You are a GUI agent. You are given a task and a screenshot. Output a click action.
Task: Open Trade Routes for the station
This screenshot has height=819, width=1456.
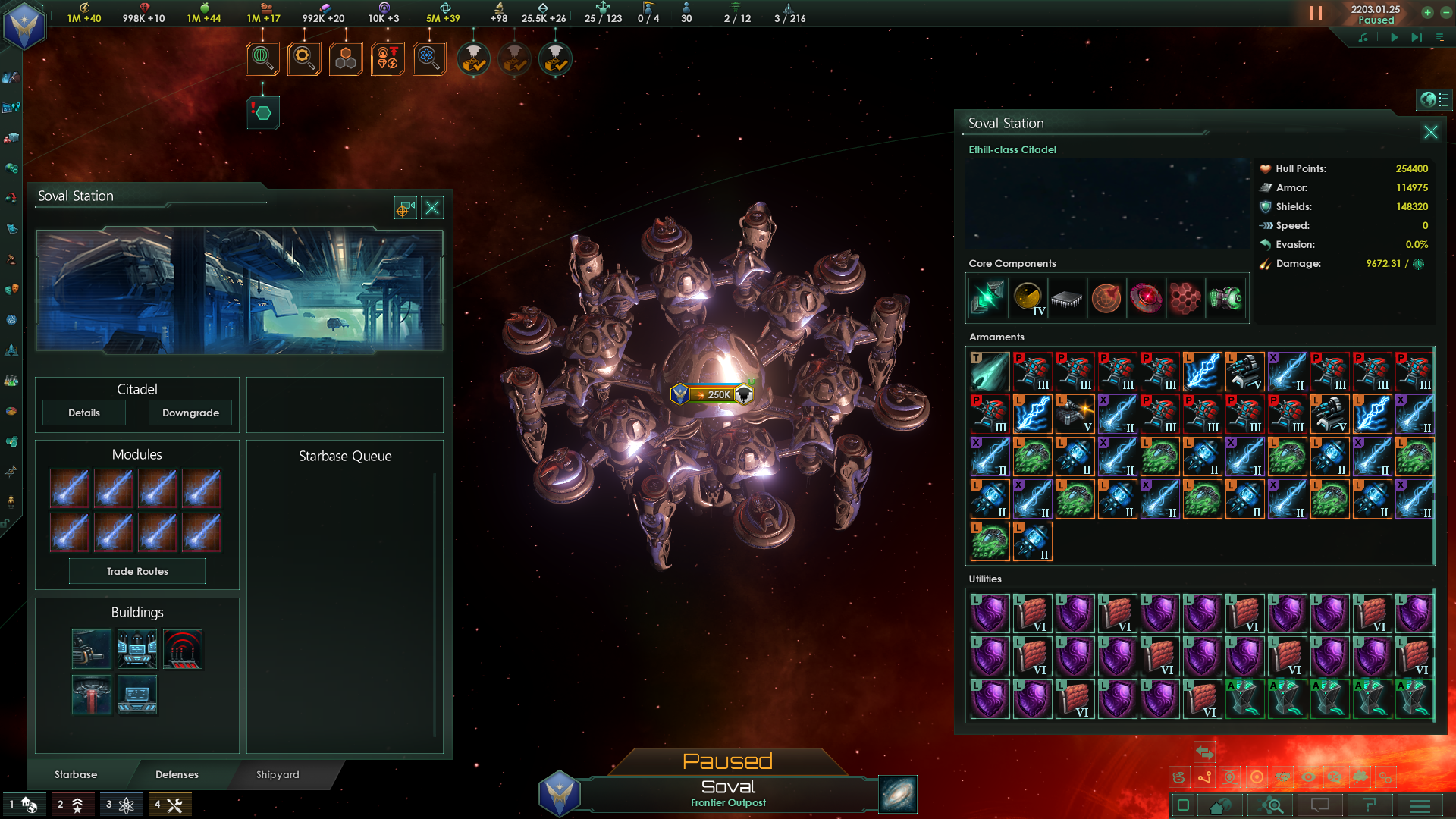click(x=136, y=571)
